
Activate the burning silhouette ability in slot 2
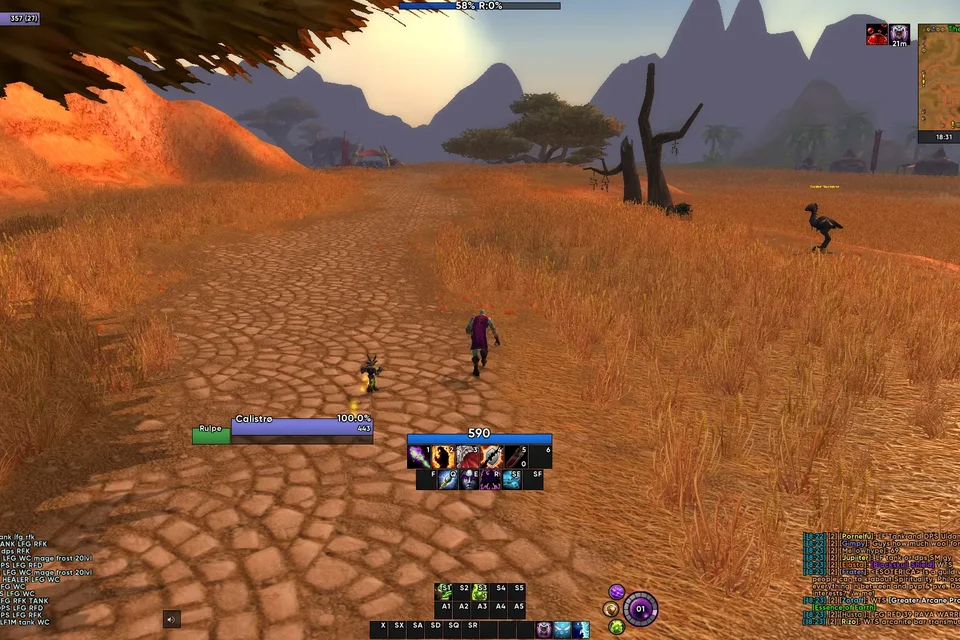[444, 457]
